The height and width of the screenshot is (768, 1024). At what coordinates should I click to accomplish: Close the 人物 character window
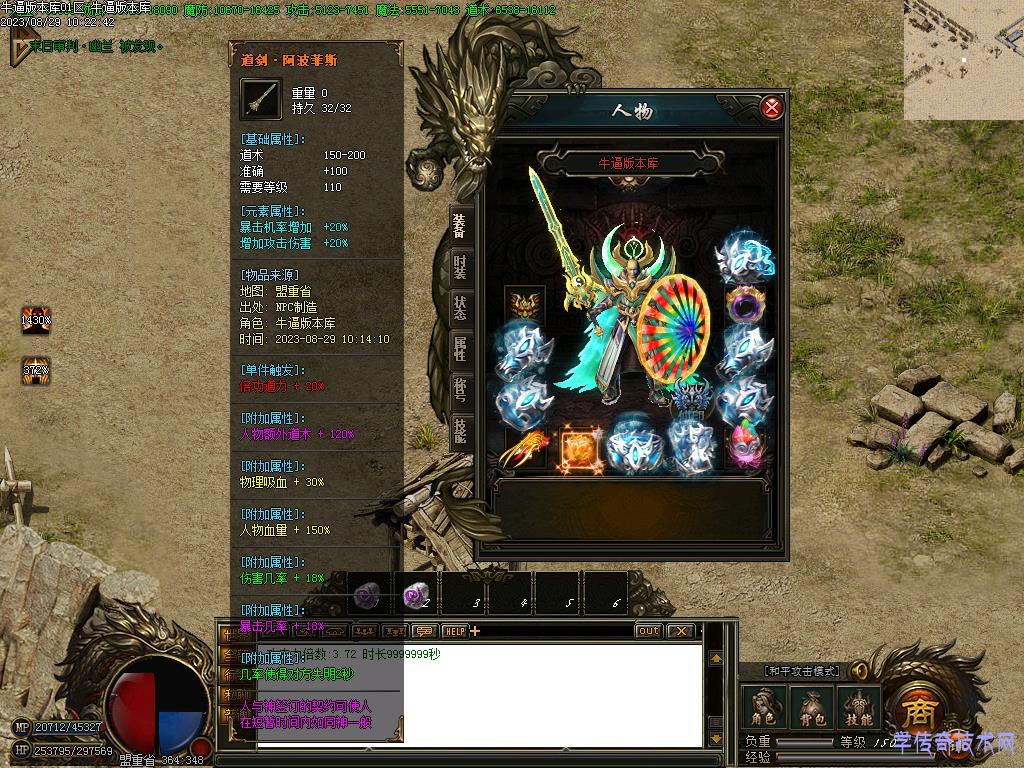coord(771,108)
